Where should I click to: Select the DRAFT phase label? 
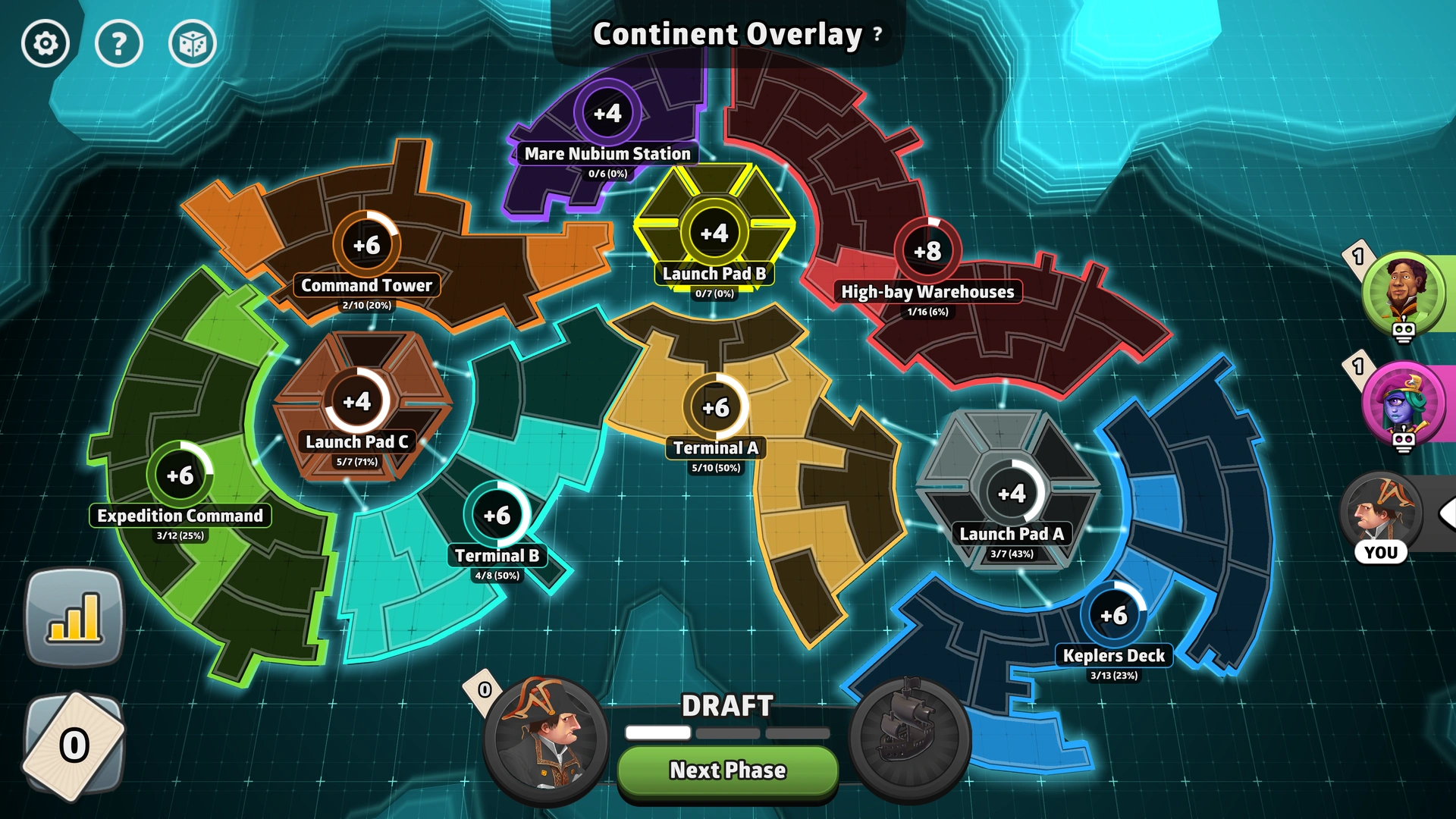[726, 705]
